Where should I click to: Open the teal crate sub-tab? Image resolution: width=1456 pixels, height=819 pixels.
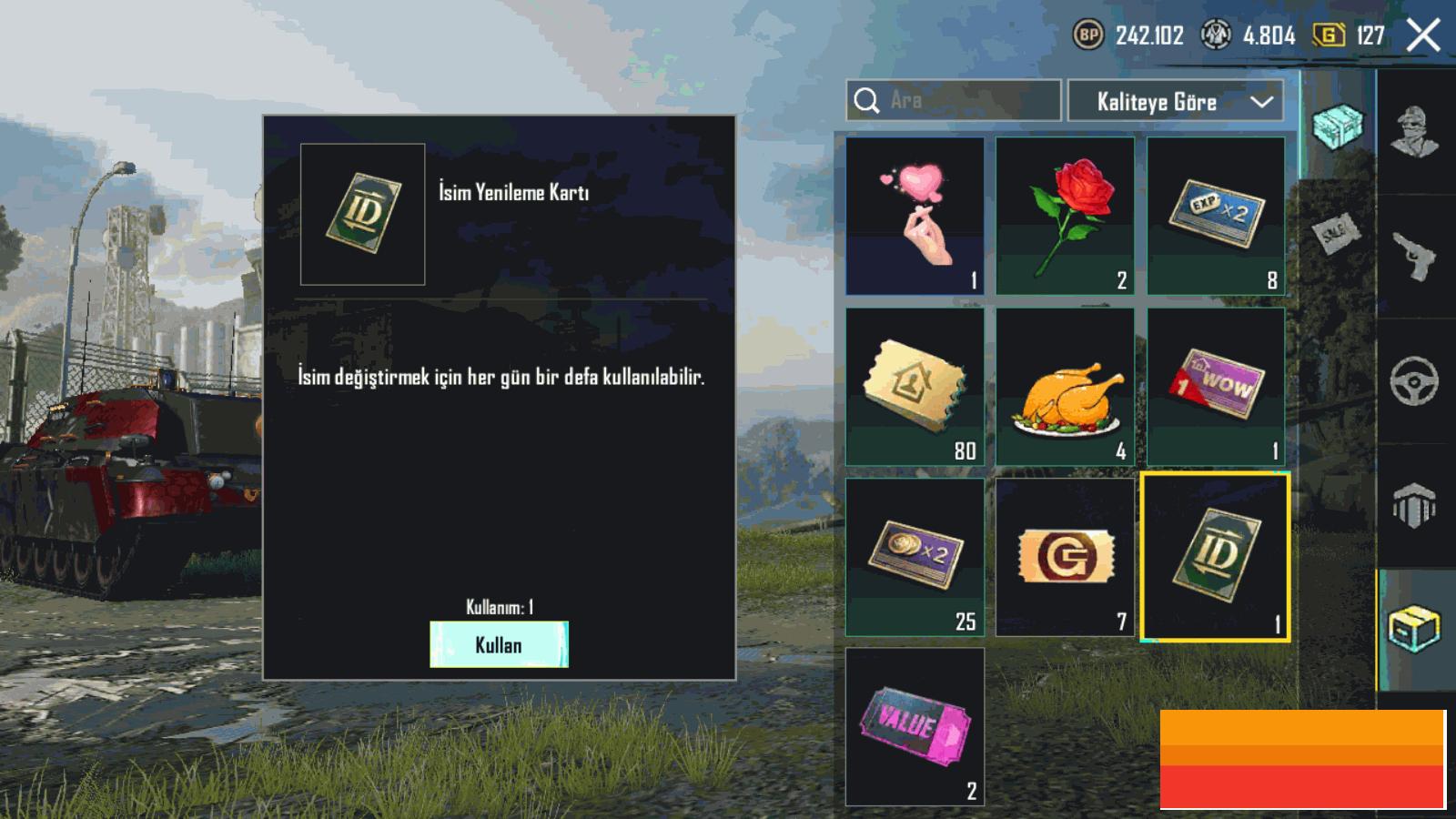[1338, 126]
